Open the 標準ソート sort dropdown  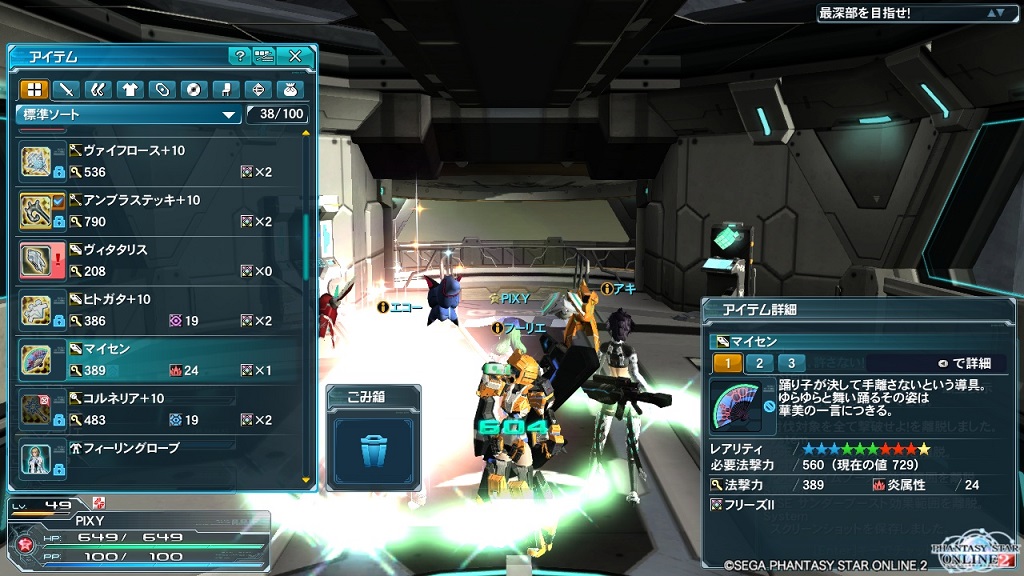point(129,114)
